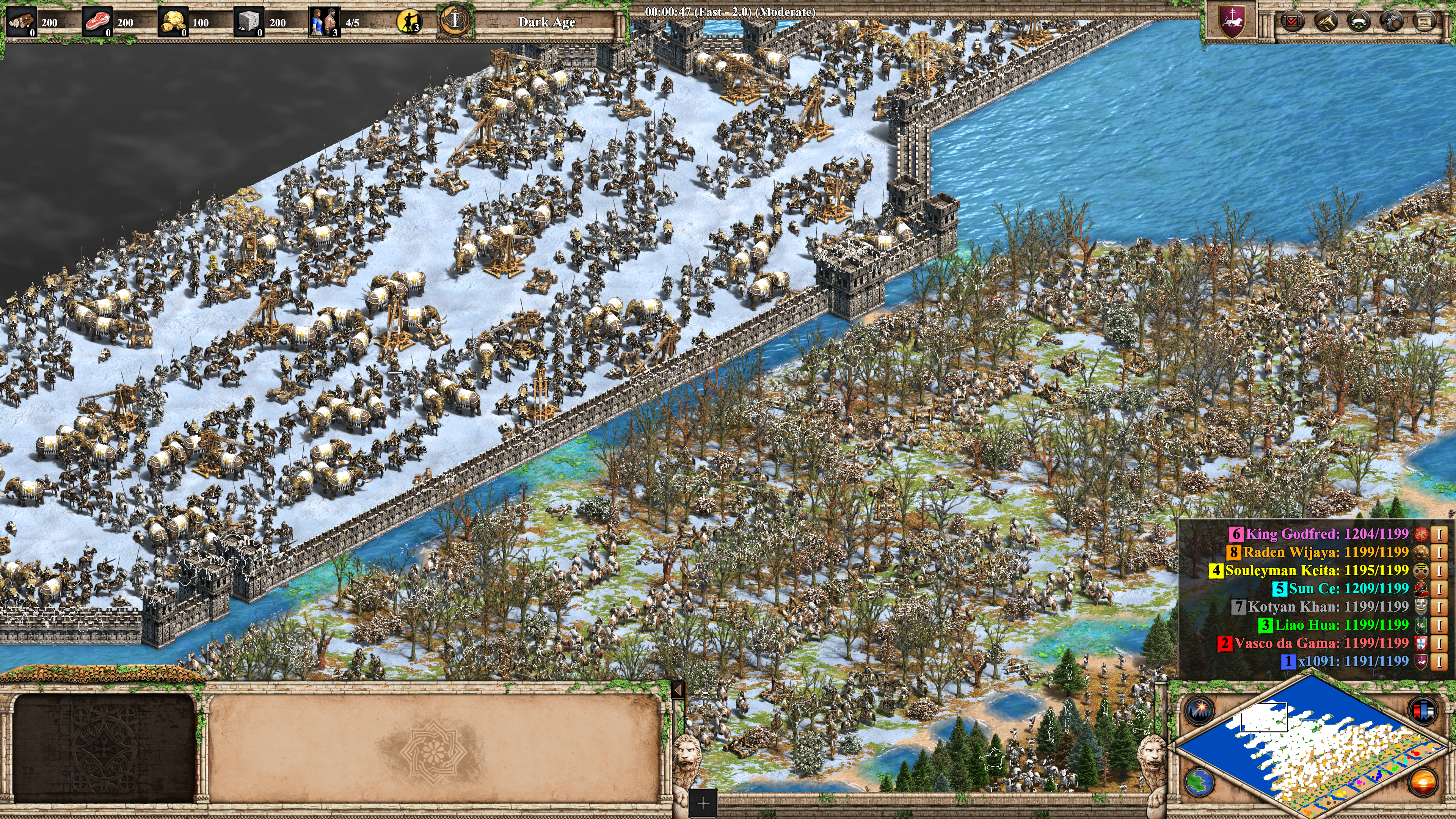Click the wood resource icon
Image resolution: width=1456 pixels, height=819 pixels.
20,22
